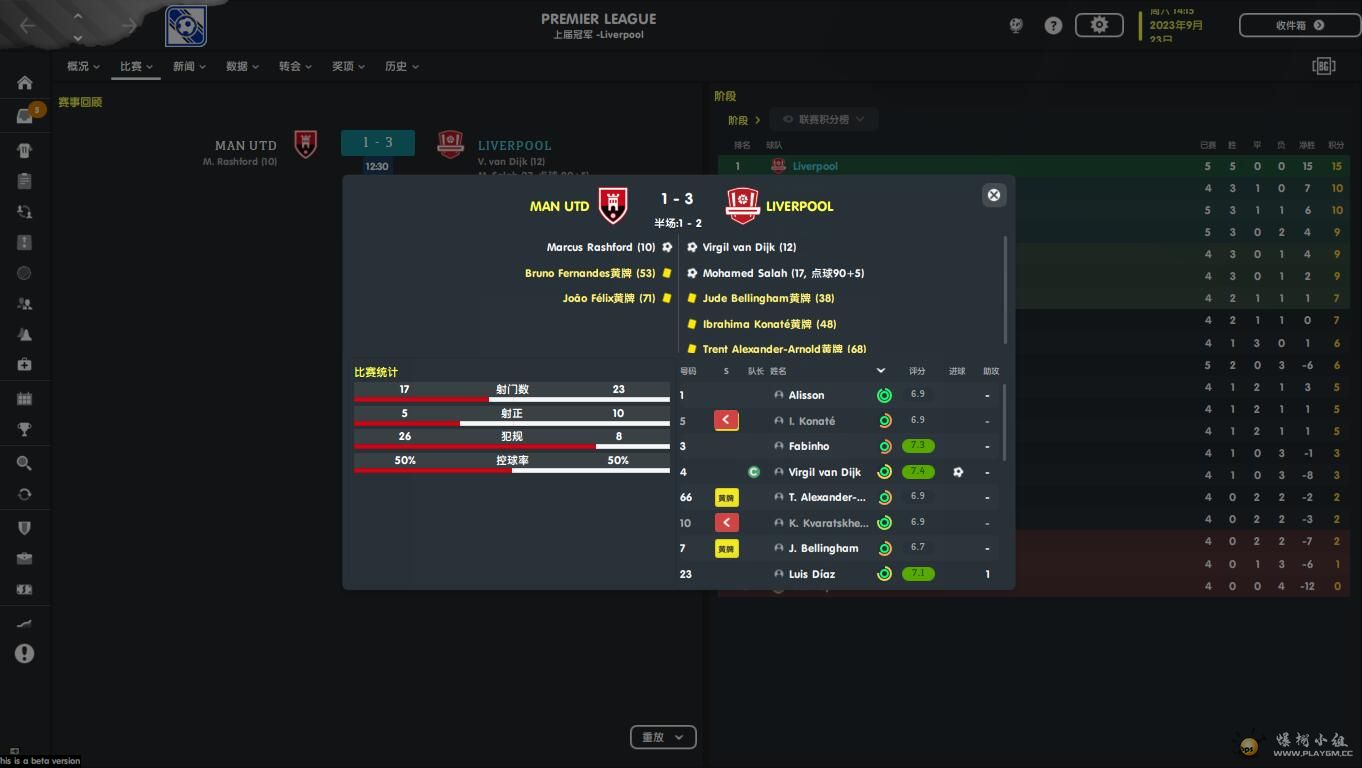Image resolution: width=1362 pixels, height=768 pixels.
Task: Go back with the left arrow
Action: (28, 26)
